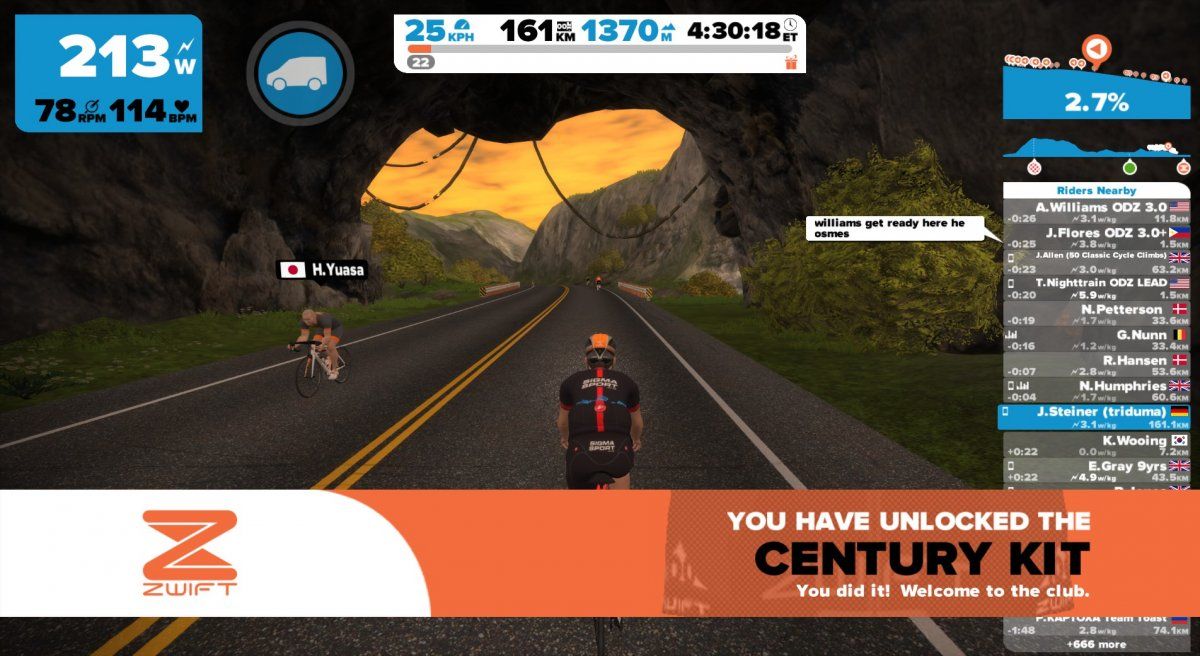Screen dimensions: 1200x656
Task: Activate the van draft boost power-up
Action: coord(300,72)
